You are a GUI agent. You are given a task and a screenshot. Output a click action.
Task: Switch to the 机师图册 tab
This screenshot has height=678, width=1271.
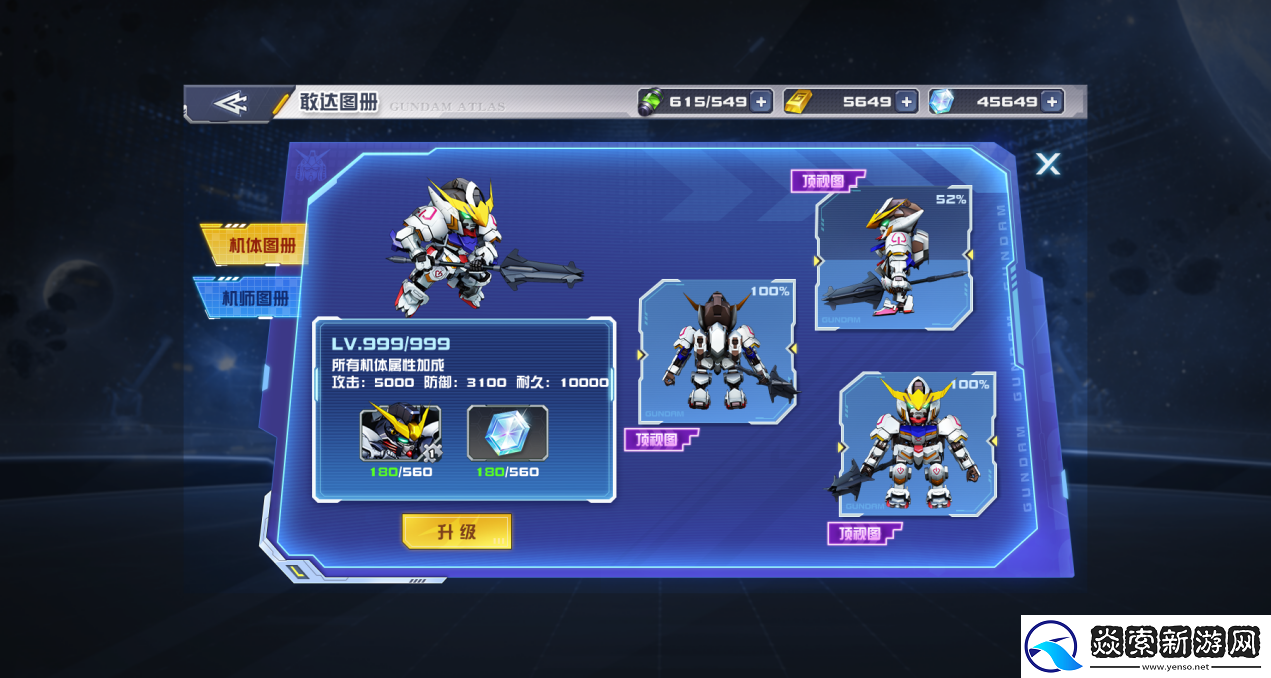click(250, 298)
